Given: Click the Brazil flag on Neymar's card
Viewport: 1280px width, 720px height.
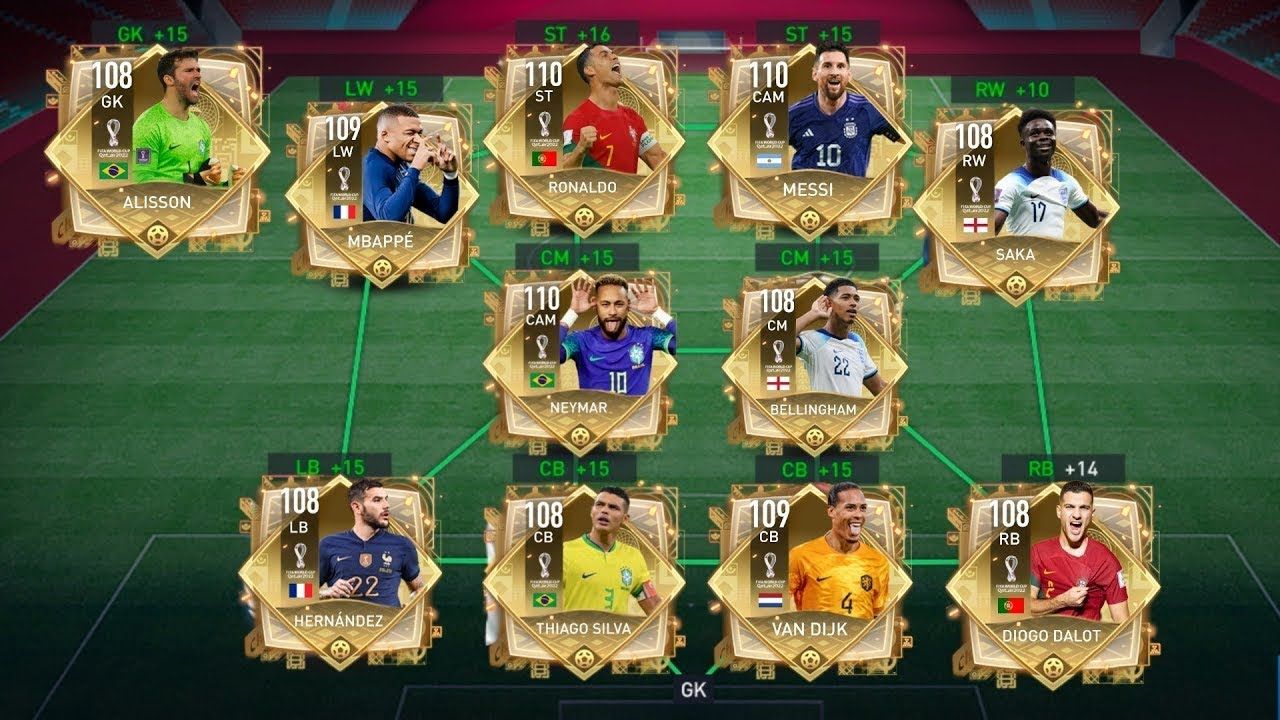Looking at the screenshot, I should pyautogui.click(x=543, y=381).
